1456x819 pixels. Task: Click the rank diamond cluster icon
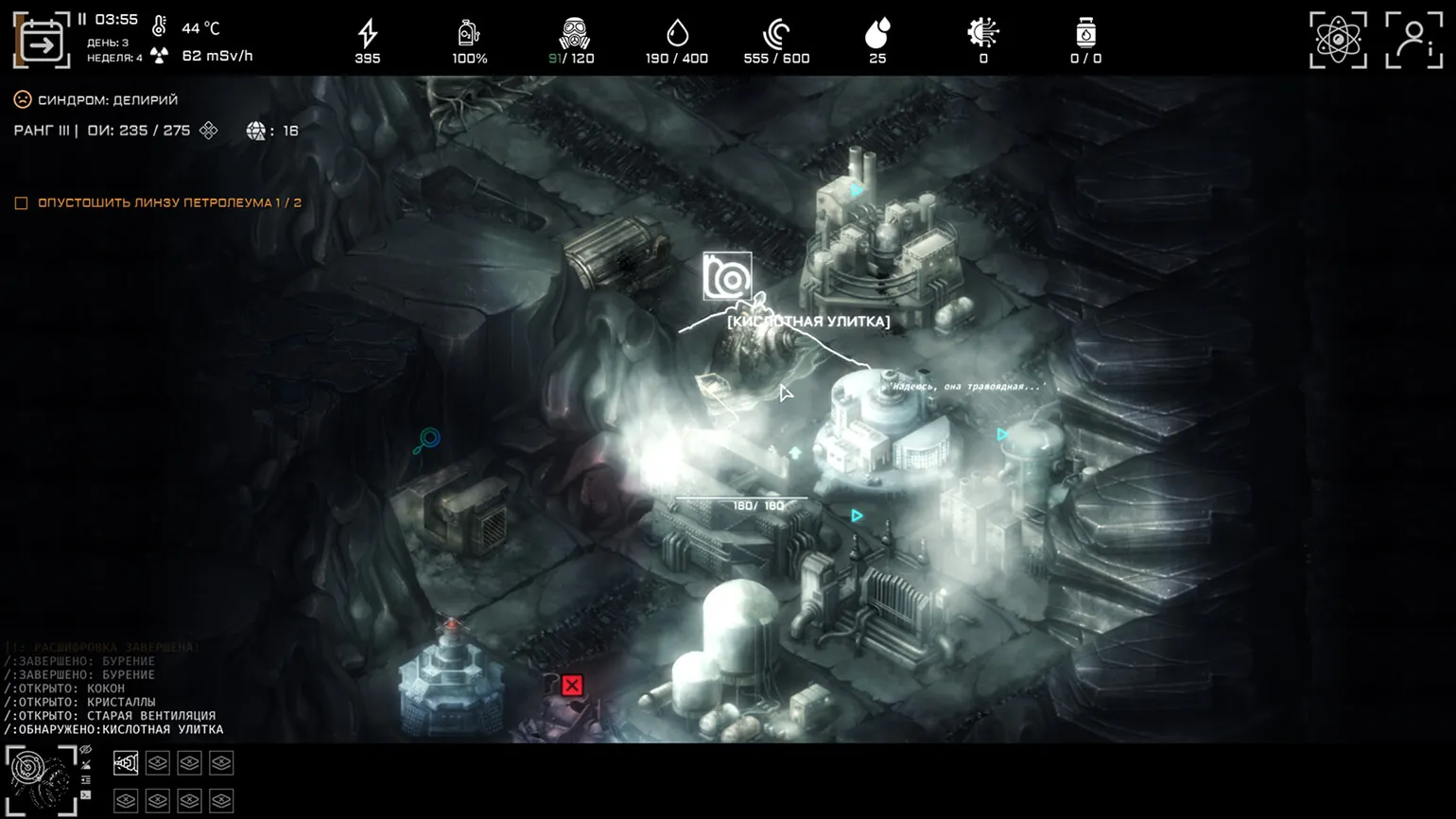click(209, 131)
